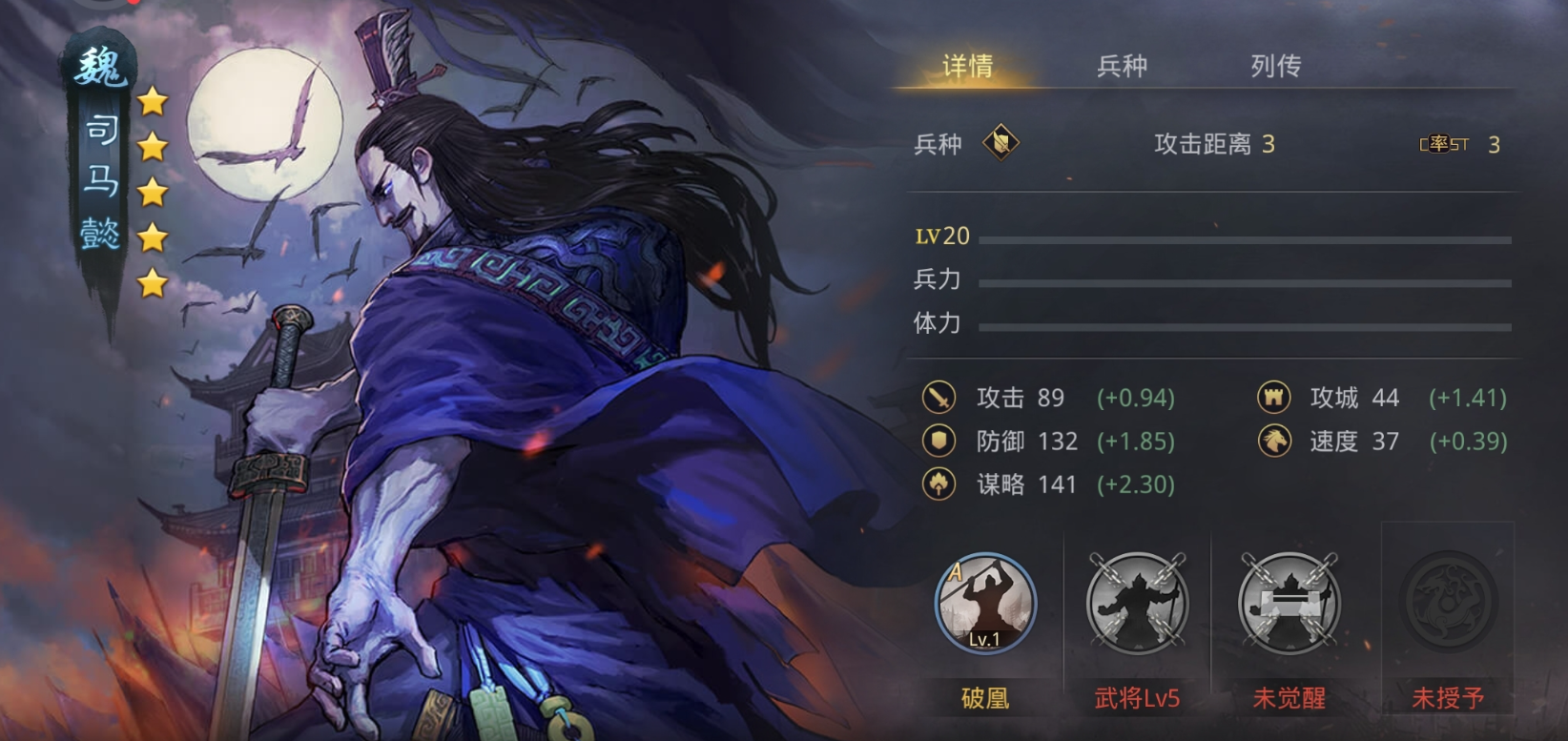Screen dimensions: 1568x741
Task: Click the sword icon next to 攻击 89
Action: [x=940, y=397]
